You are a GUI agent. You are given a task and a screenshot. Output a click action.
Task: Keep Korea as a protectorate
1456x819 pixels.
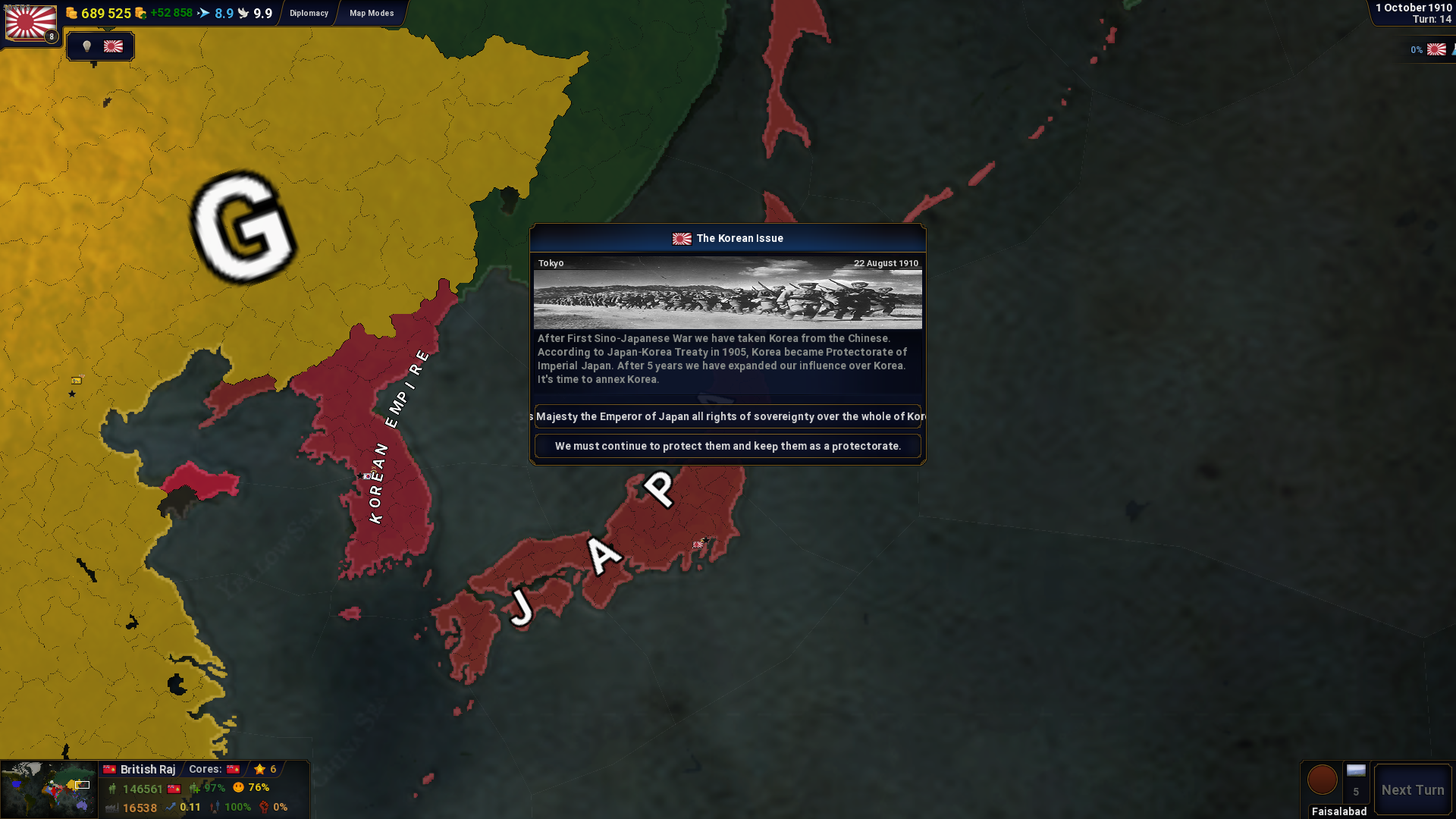(x=728, y=446)
